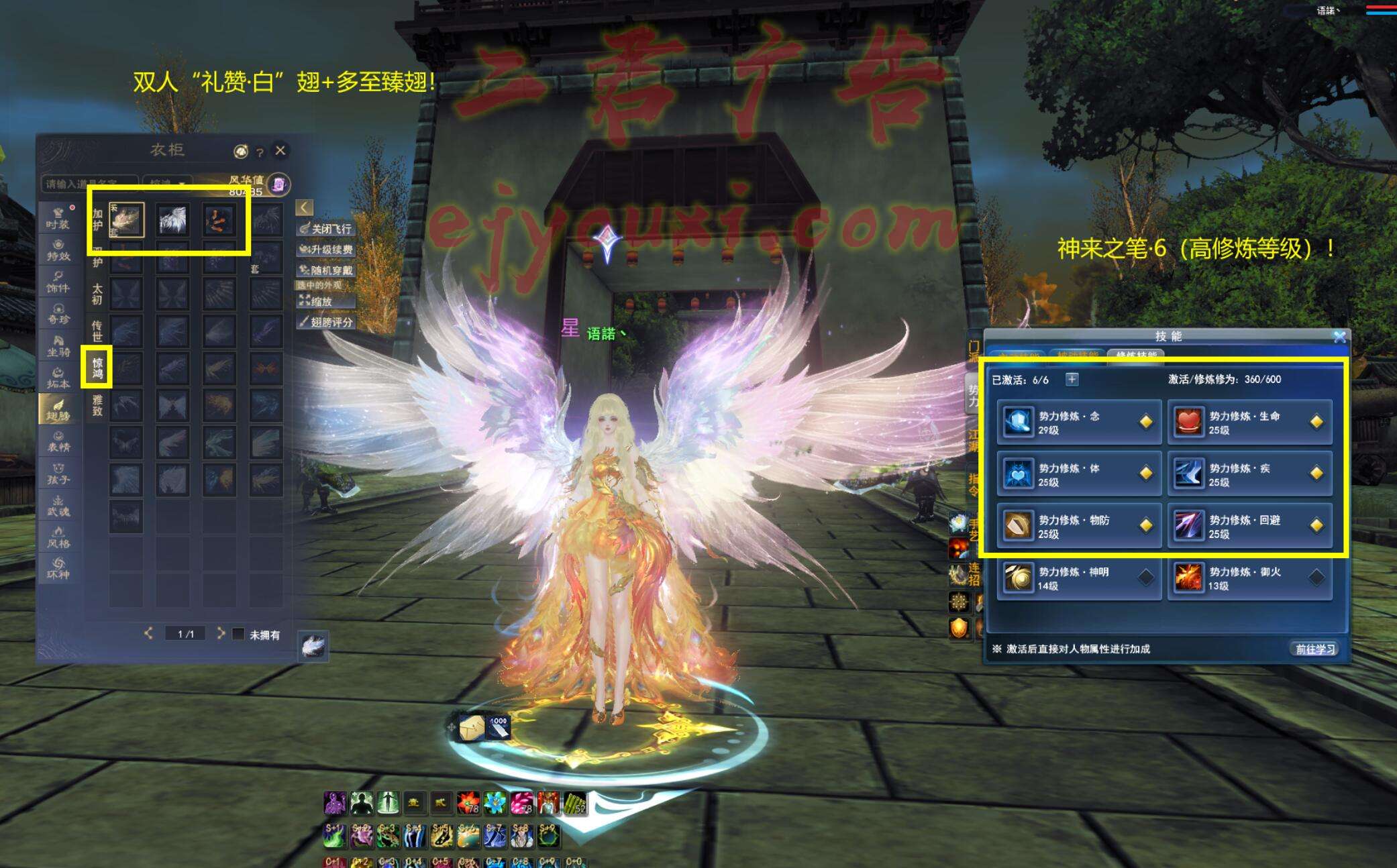This screenshot has height=868, width=1397.
Task: Close the 衣柜 wardrobe panel
Action: click(x=280, y=151)
